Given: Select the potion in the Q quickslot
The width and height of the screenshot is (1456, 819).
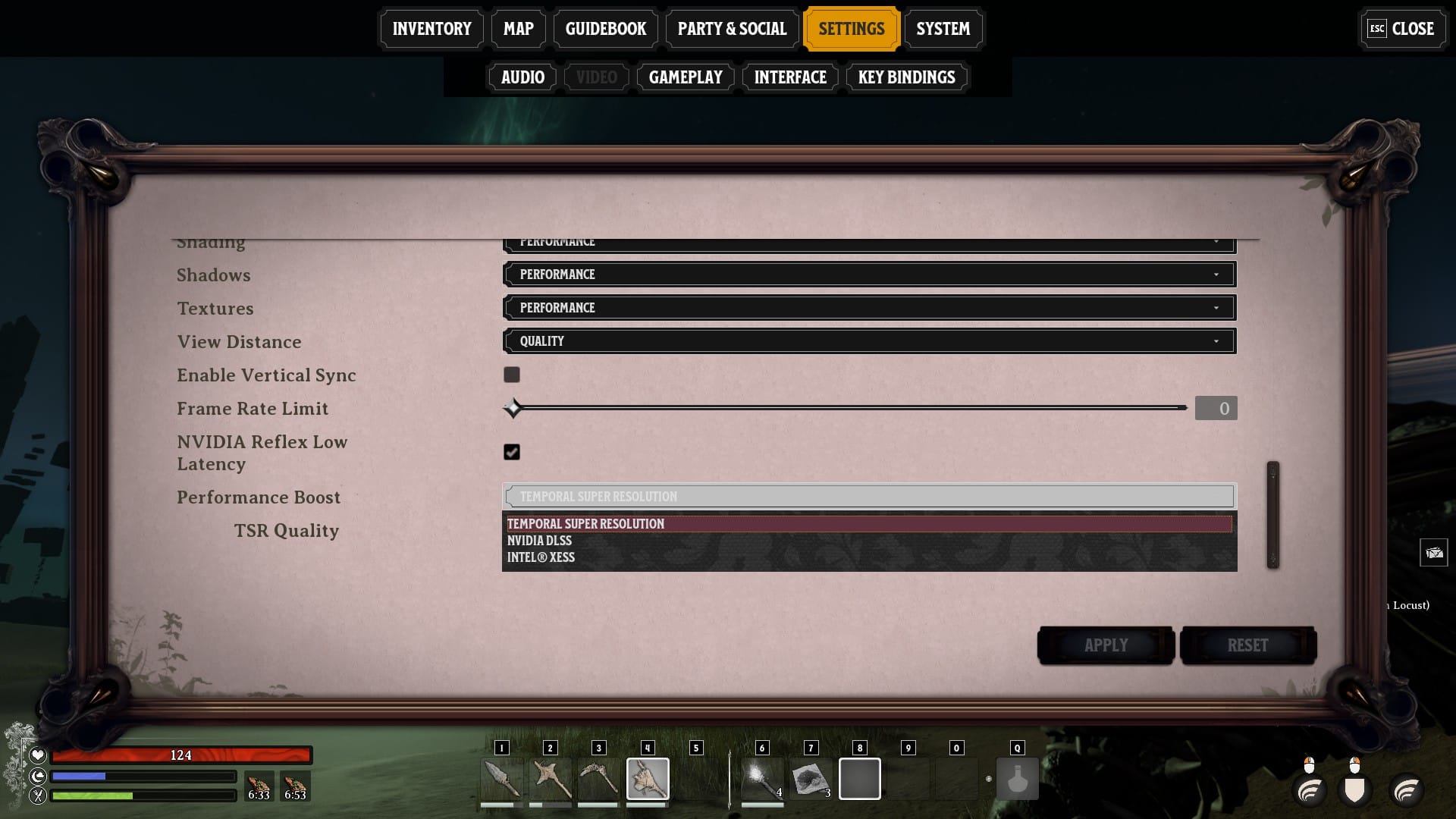Looking at the screenshot, I should point(1017,779).
